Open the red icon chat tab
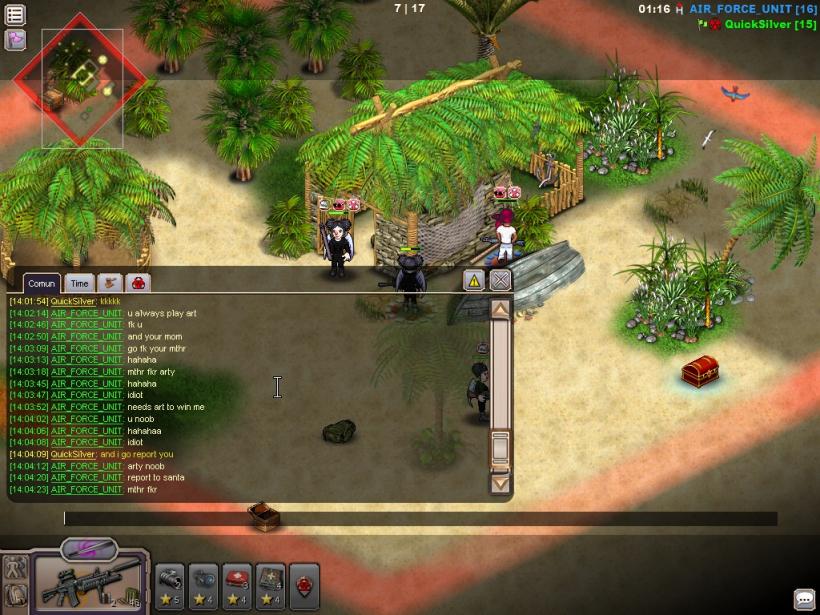Image resolution: width=820 pixels, height=615 pixels. coord(137,284)
